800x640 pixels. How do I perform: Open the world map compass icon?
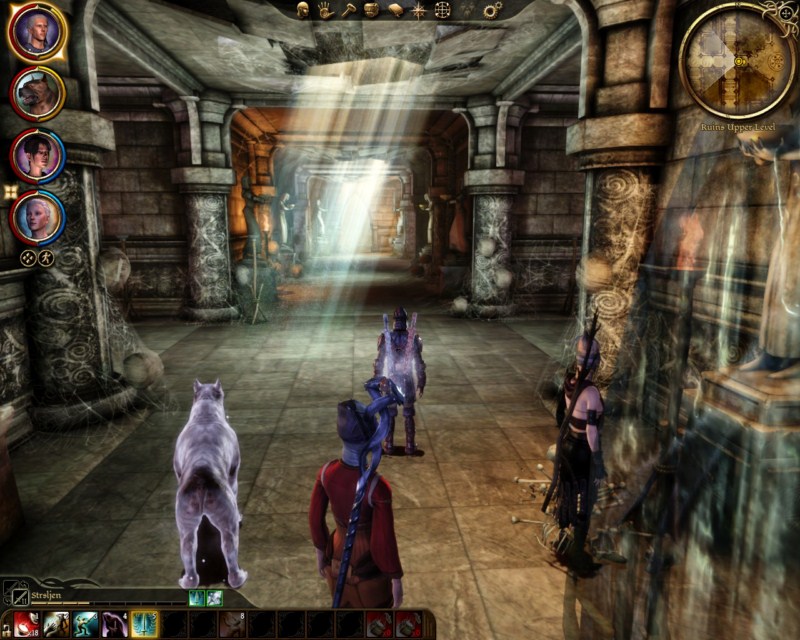[x=418, y=10]
